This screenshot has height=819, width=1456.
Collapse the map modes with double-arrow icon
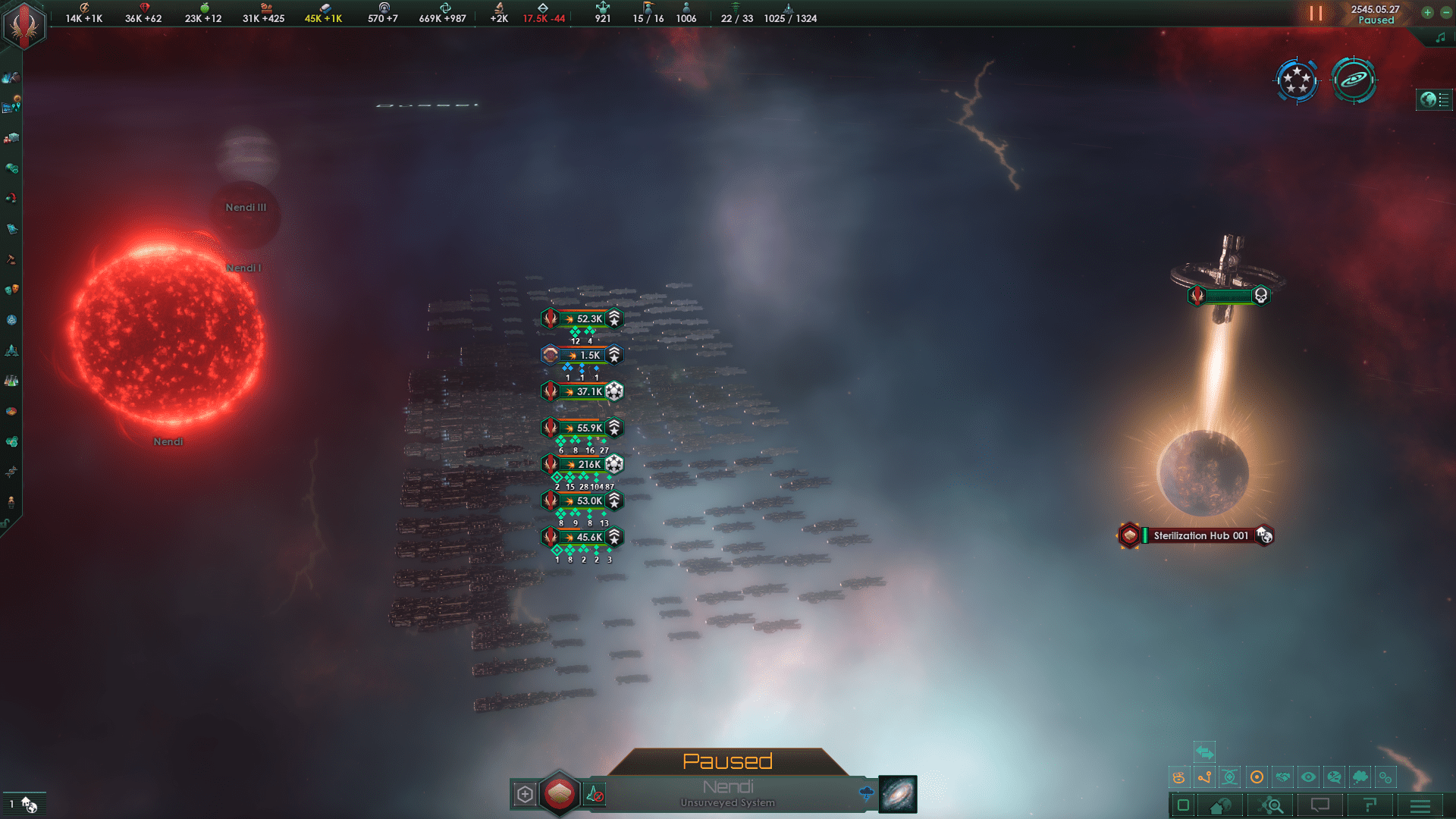1205,752
